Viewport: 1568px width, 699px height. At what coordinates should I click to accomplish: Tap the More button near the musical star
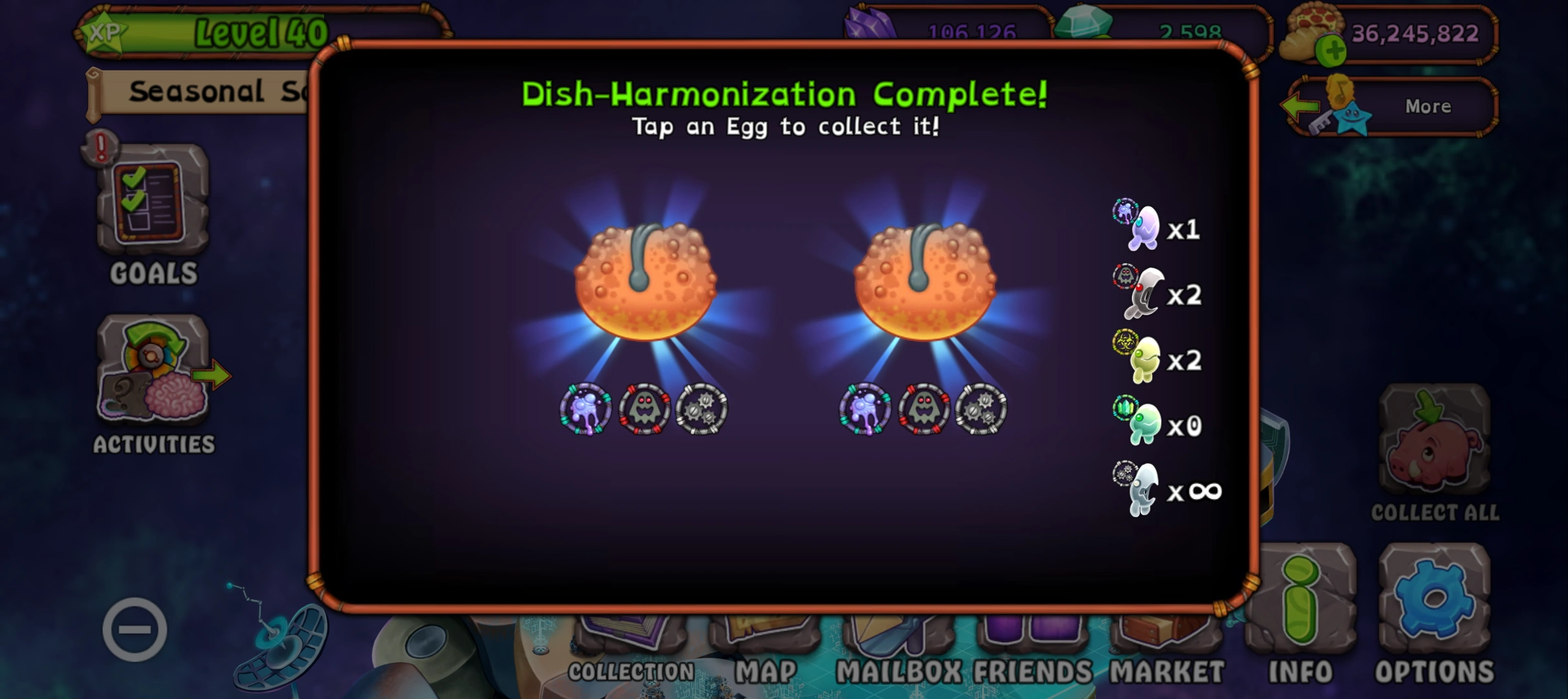point(1427,107)
